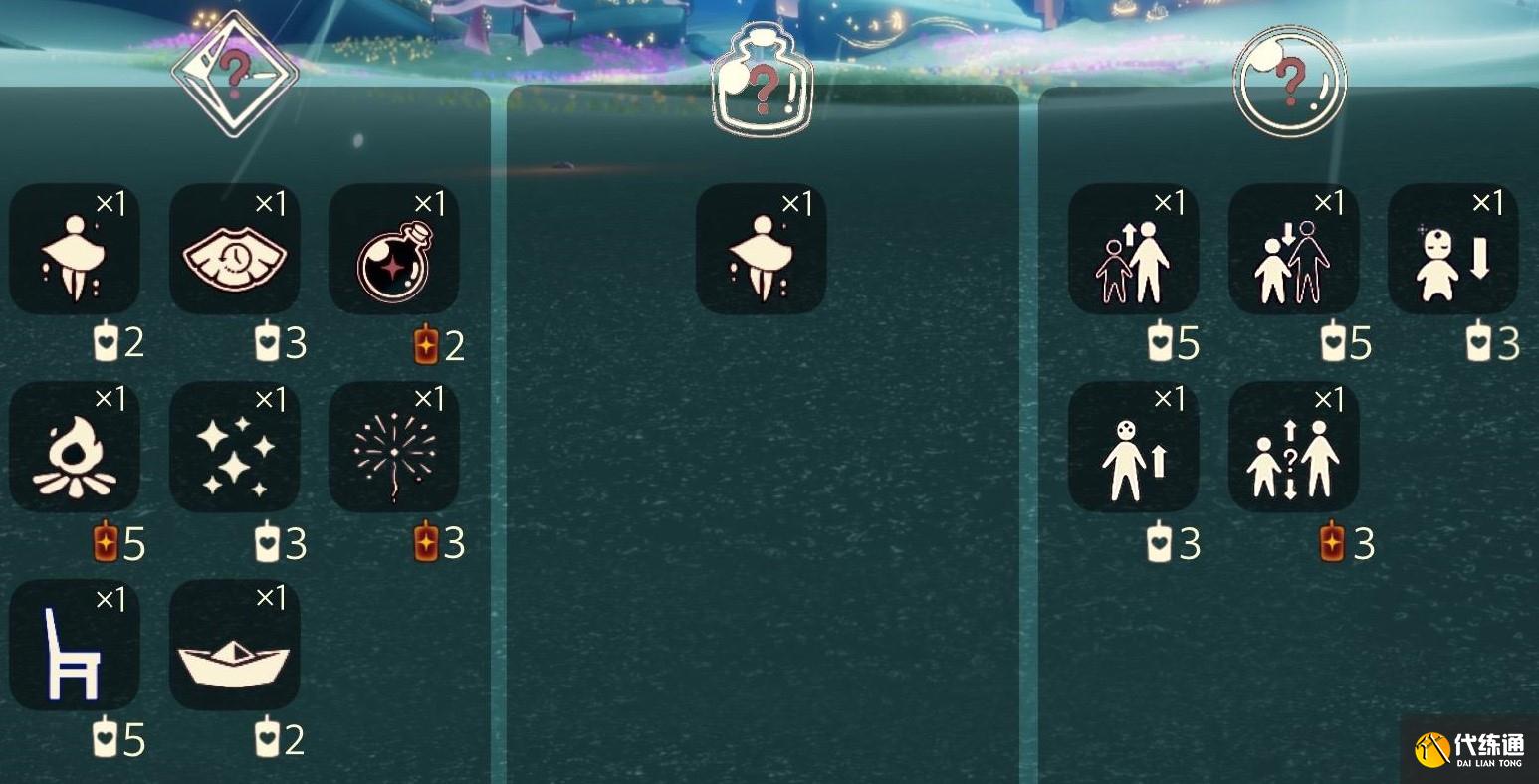Pick the paper boat prop
1539x784 pixels.
pos(234,645)
